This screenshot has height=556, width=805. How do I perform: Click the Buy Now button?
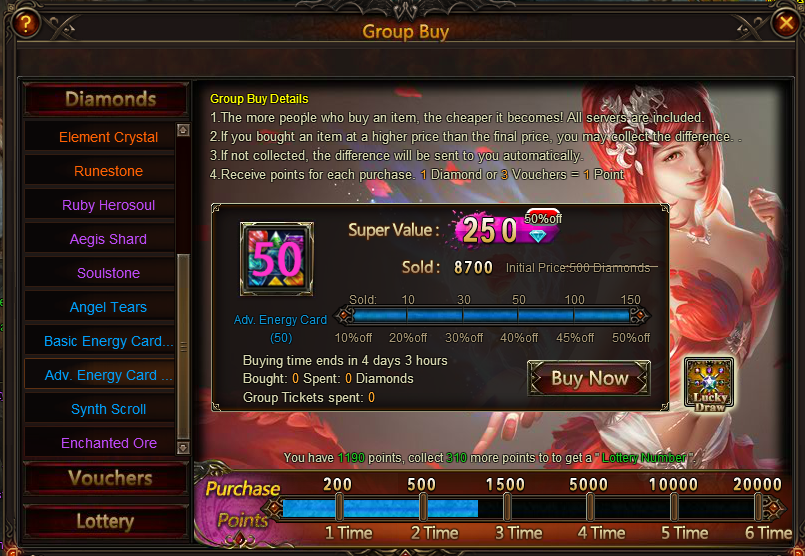pyautogui.click(x=589, y=379)
